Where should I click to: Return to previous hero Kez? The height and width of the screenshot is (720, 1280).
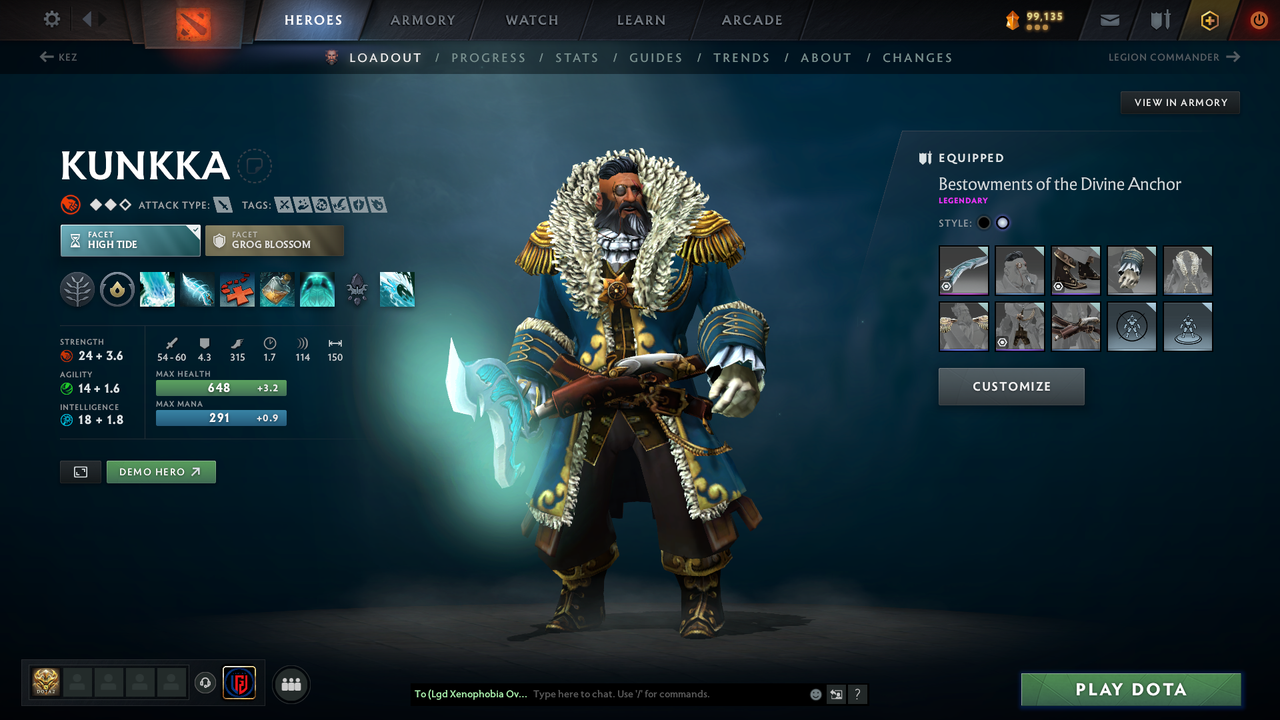[59, 57]
